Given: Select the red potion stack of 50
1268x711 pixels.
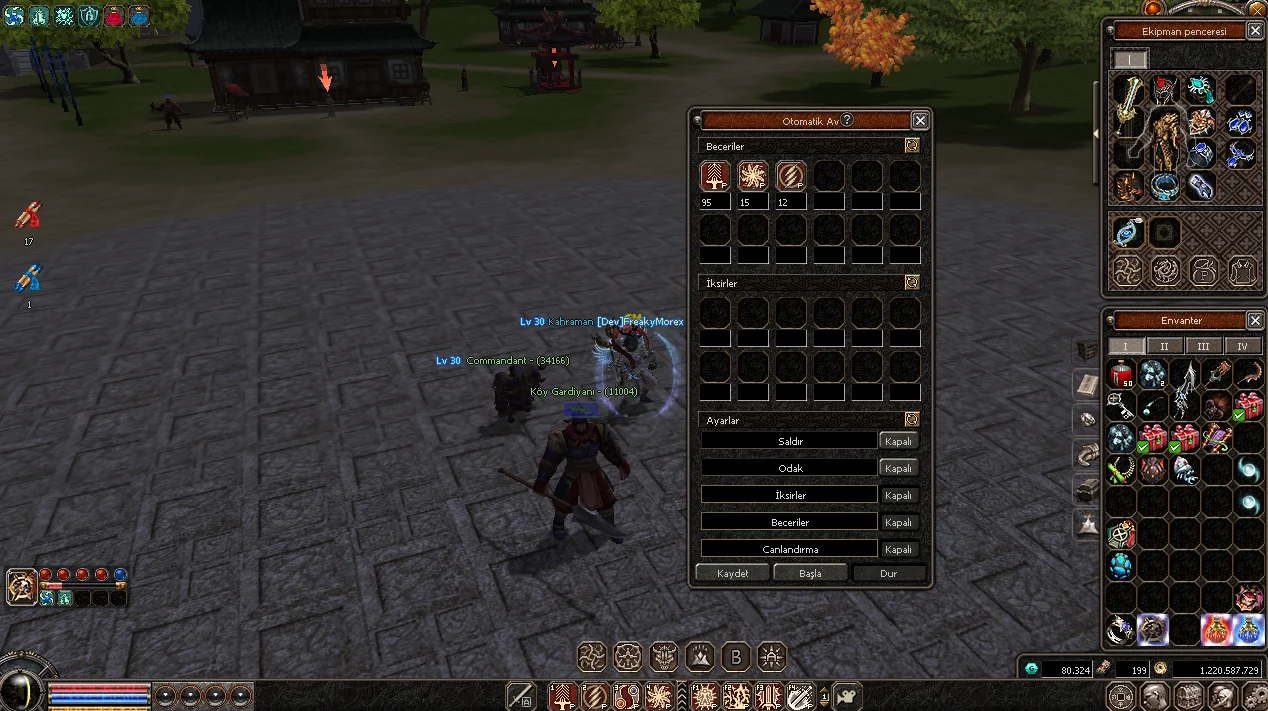Looking at the screenshot, I should coord(1122,375).
